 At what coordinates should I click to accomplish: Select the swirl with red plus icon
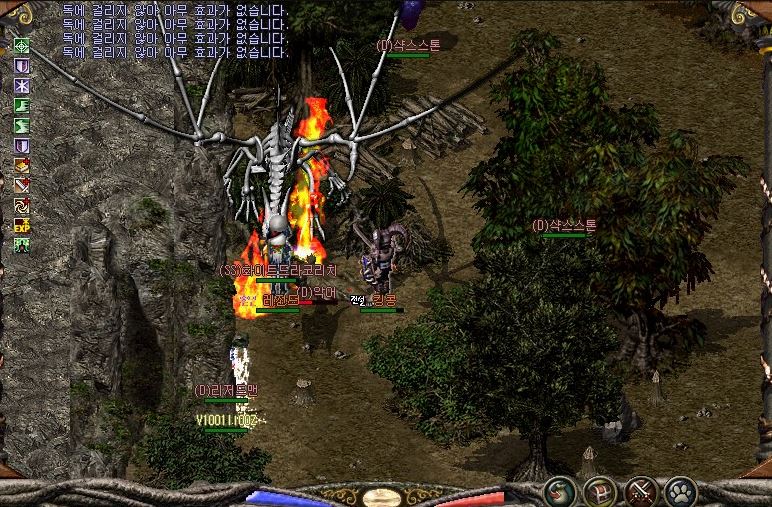coord(21,206)
